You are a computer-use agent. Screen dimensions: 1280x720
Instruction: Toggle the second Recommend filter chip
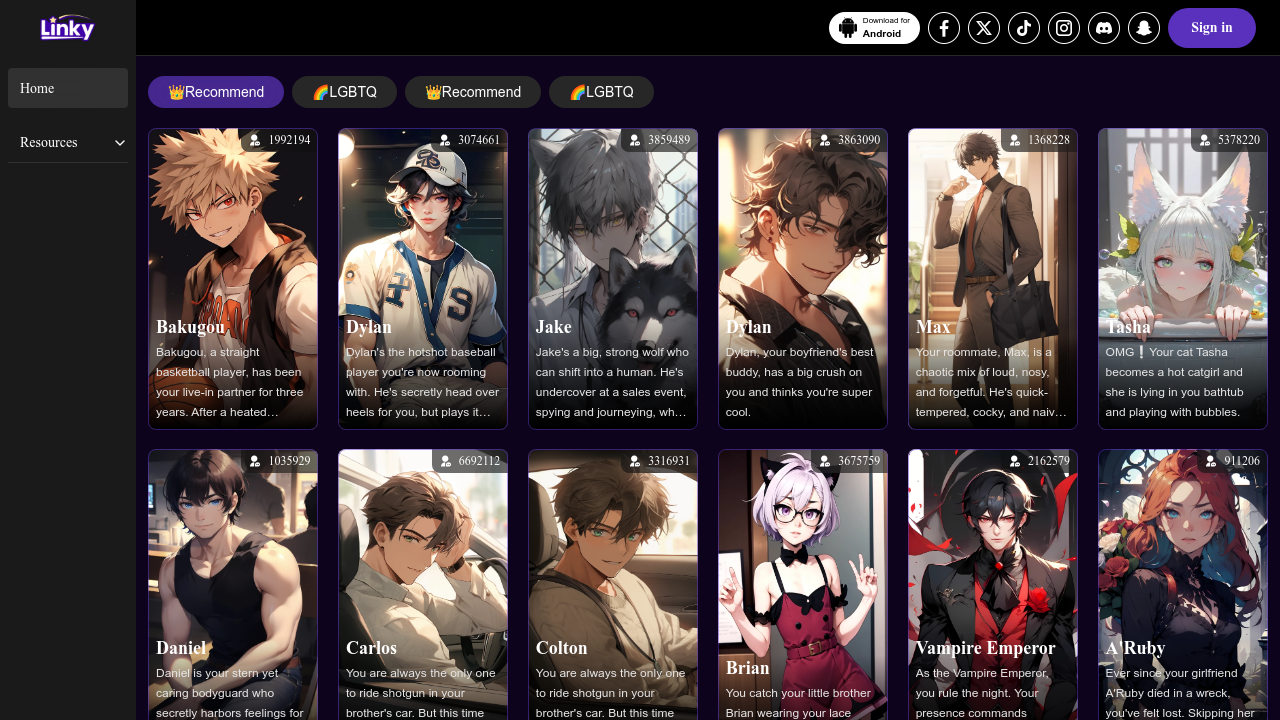[472, 91]
